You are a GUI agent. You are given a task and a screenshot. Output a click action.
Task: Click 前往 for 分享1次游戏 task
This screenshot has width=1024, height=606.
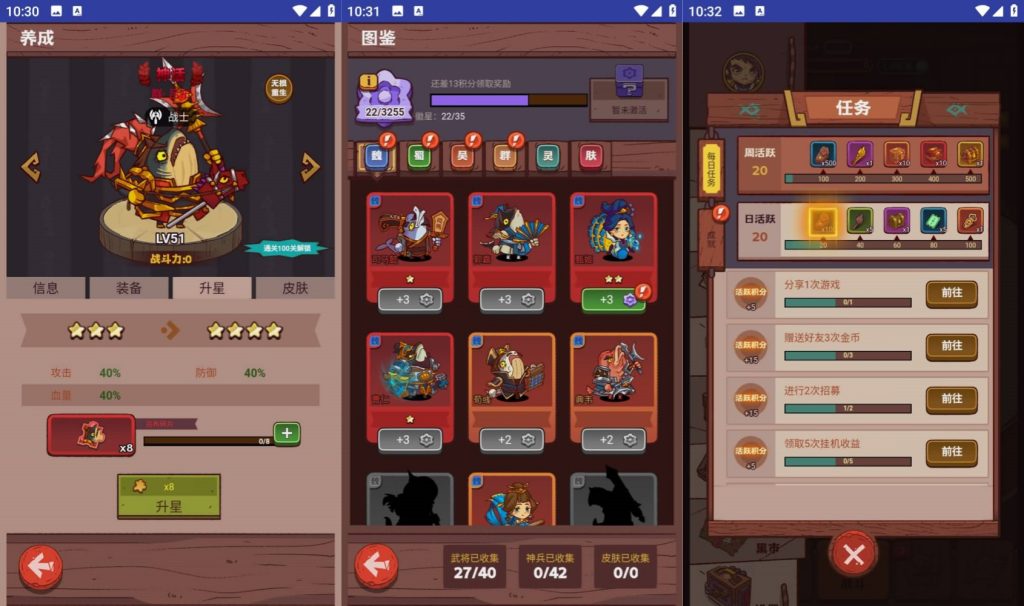click(x=951, y=293)
